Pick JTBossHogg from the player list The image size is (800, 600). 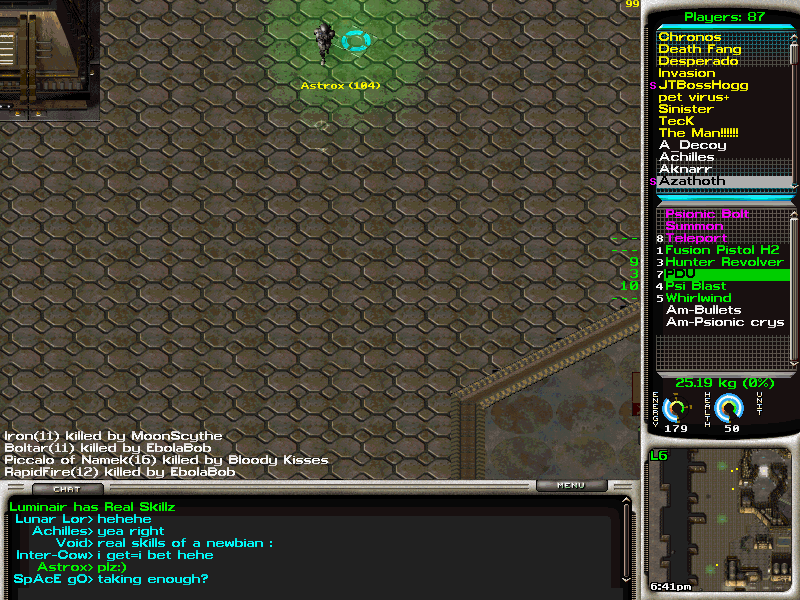click(703, 85)
